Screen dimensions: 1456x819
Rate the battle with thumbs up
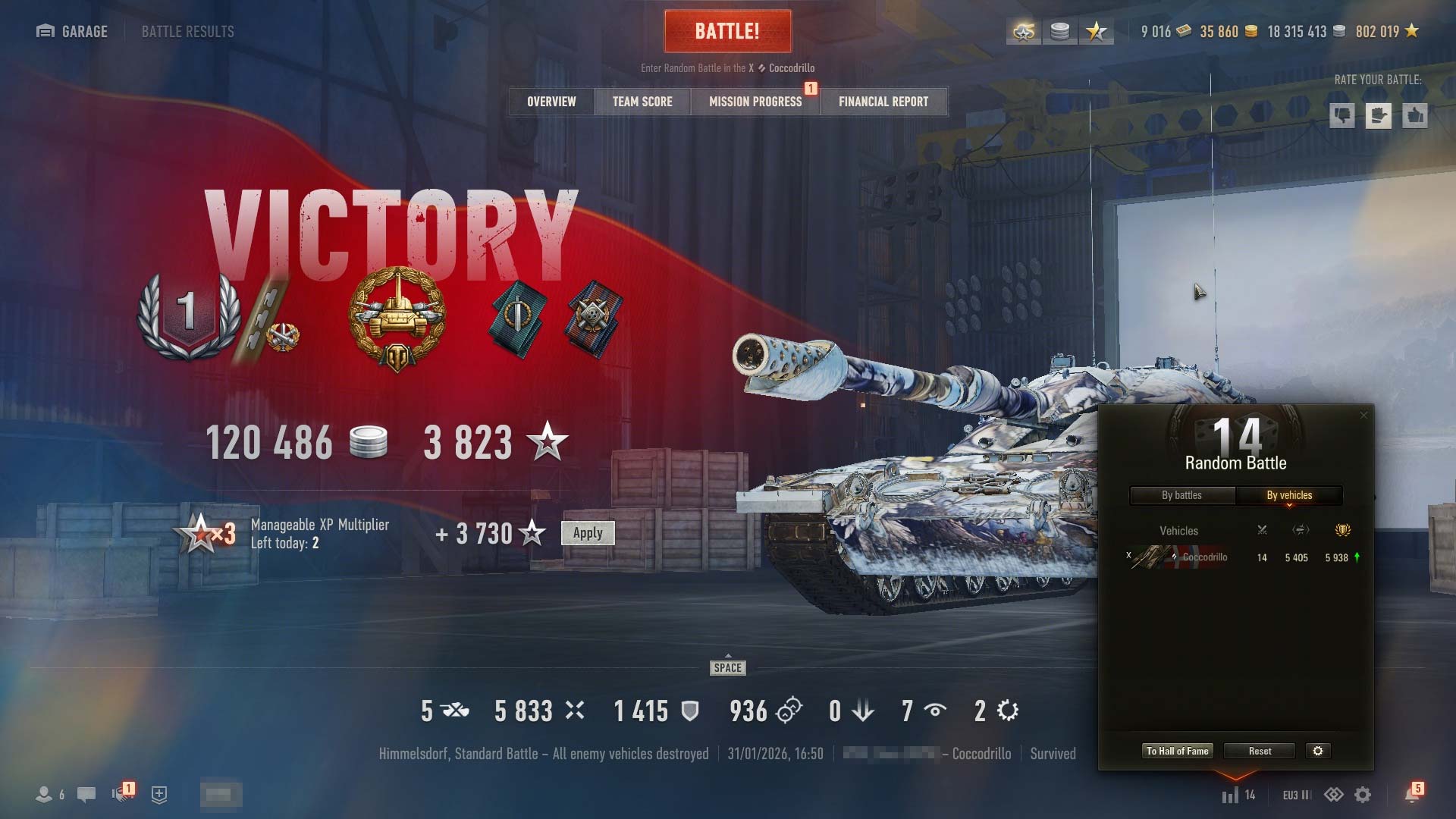1415,116
